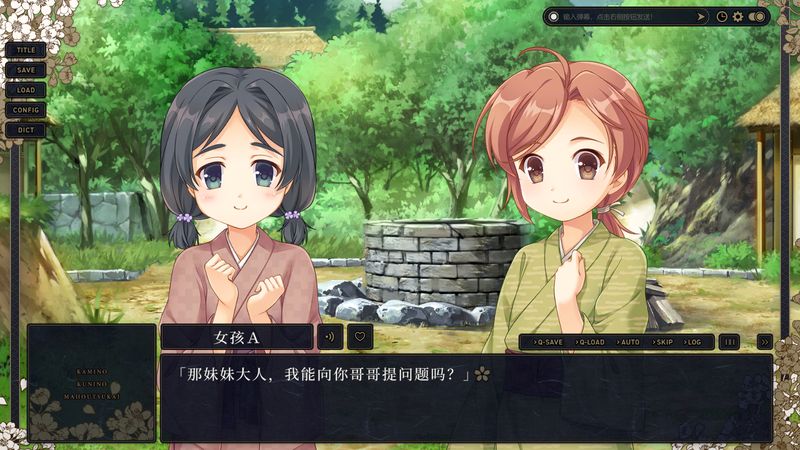Open the gear settings in the danmaku bar

(x=738, y=17)
